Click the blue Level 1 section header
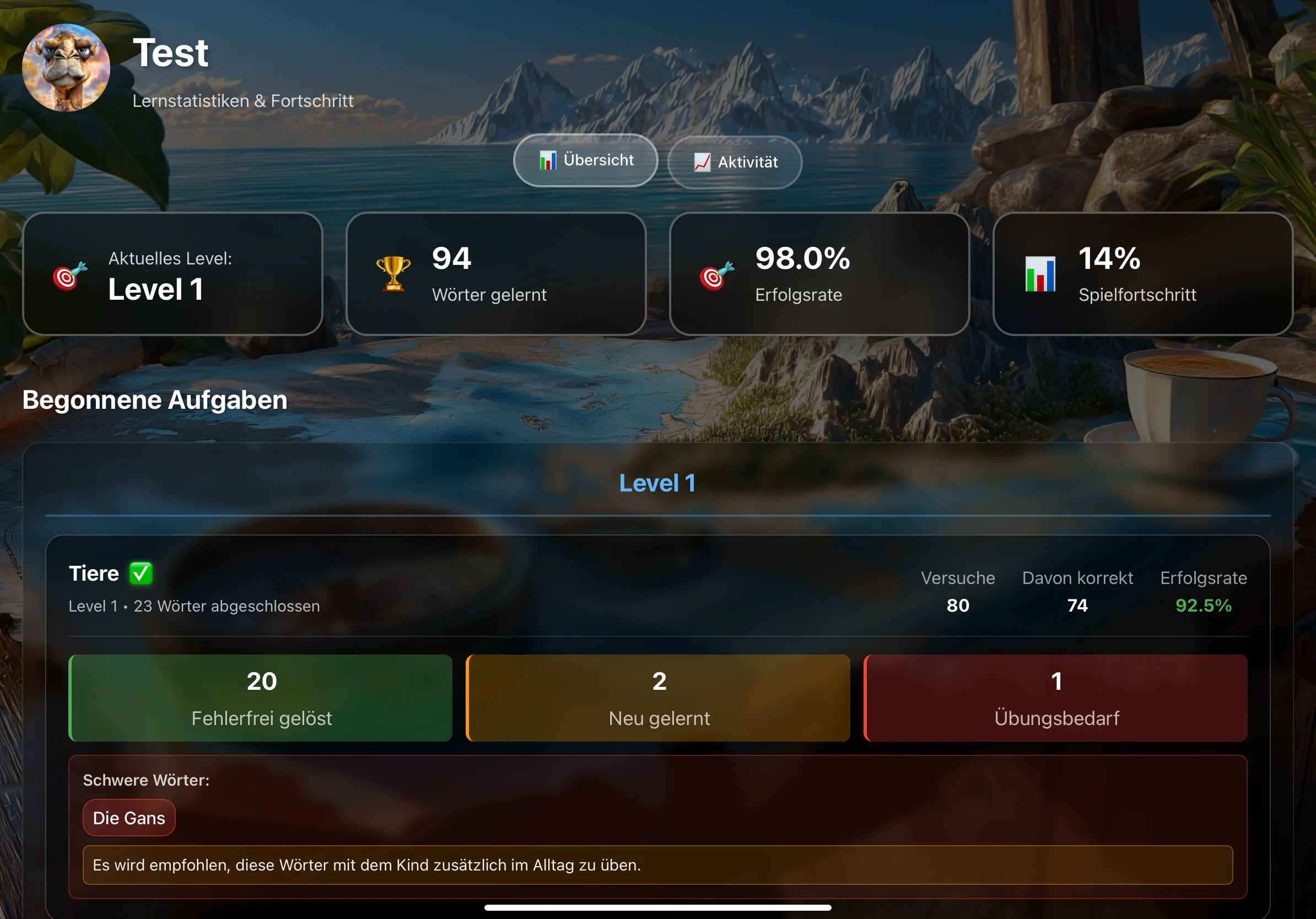Image resolution: width=1316 pixels, height=919 pixels. coord(657,483)
